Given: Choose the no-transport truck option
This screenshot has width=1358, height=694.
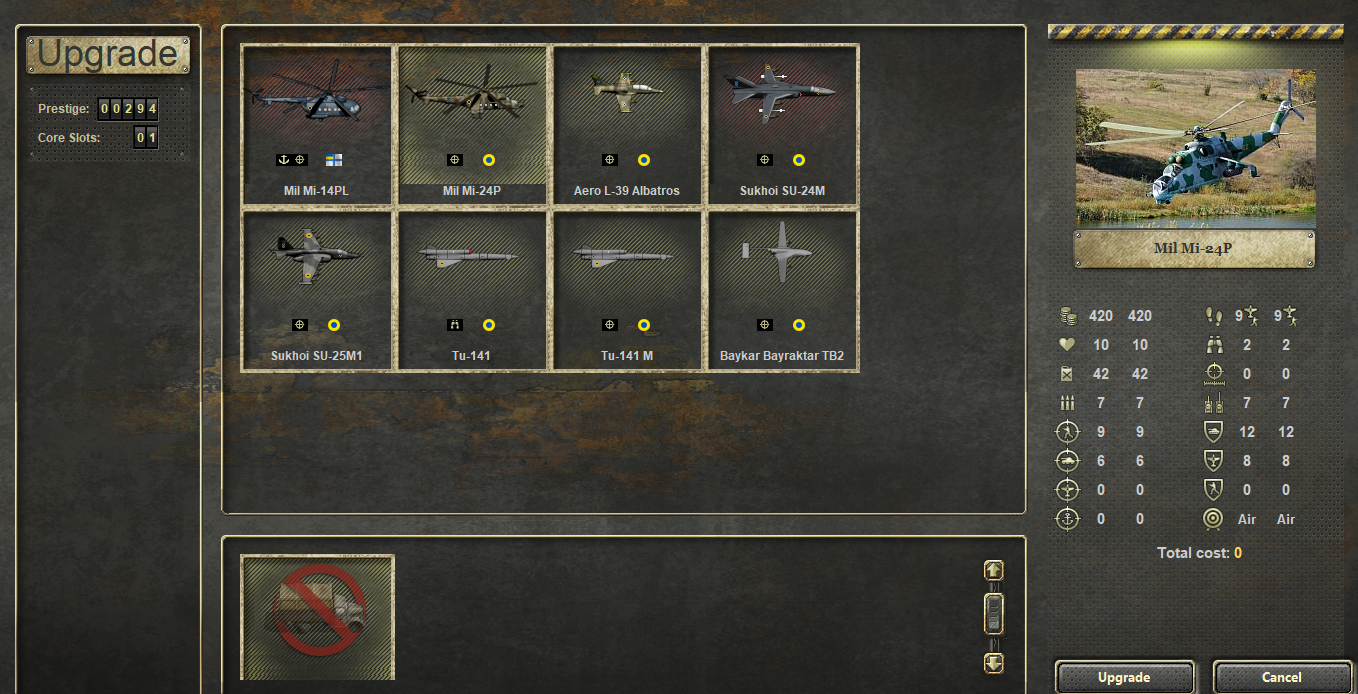Looking at the screenshot, I should (x=318, y=616).
